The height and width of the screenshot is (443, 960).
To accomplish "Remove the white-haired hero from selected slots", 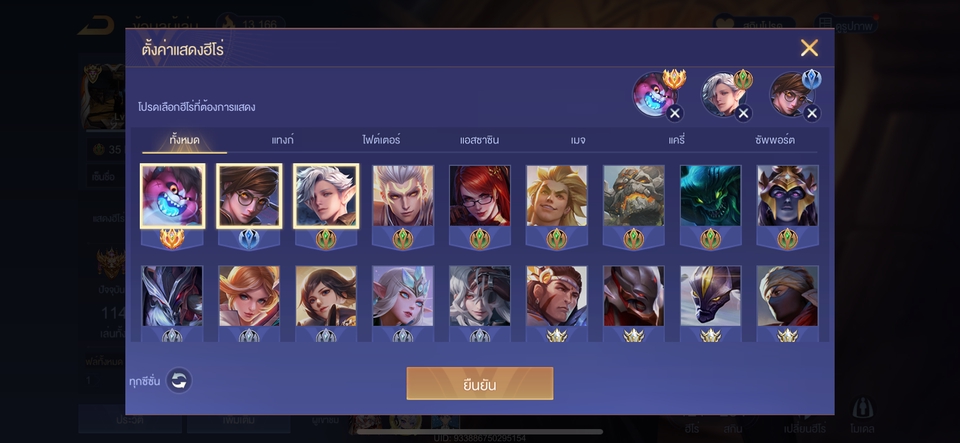I will pyautogui.click(x=743, y=113).
